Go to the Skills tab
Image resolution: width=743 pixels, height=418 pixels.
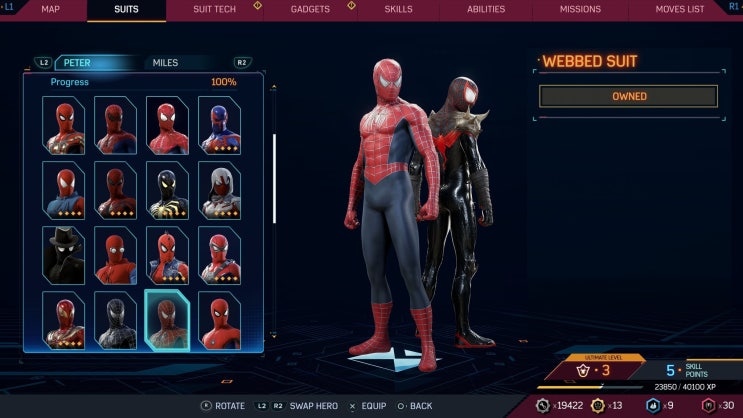398,10
